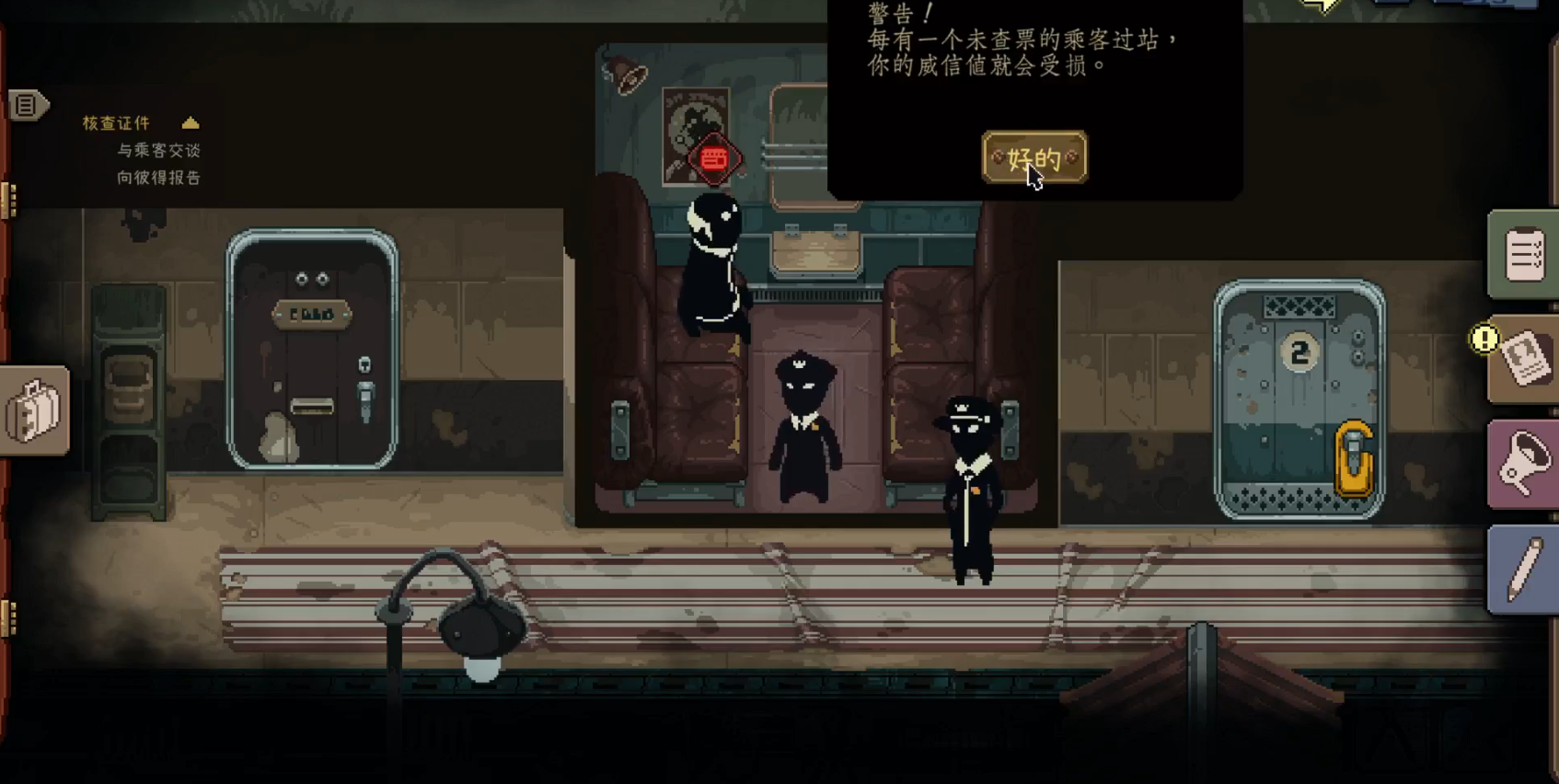Viewport: 1559px width, 784px height.
Task: Collapse the objectives list with the gold triangle
Action: point(191,121)
